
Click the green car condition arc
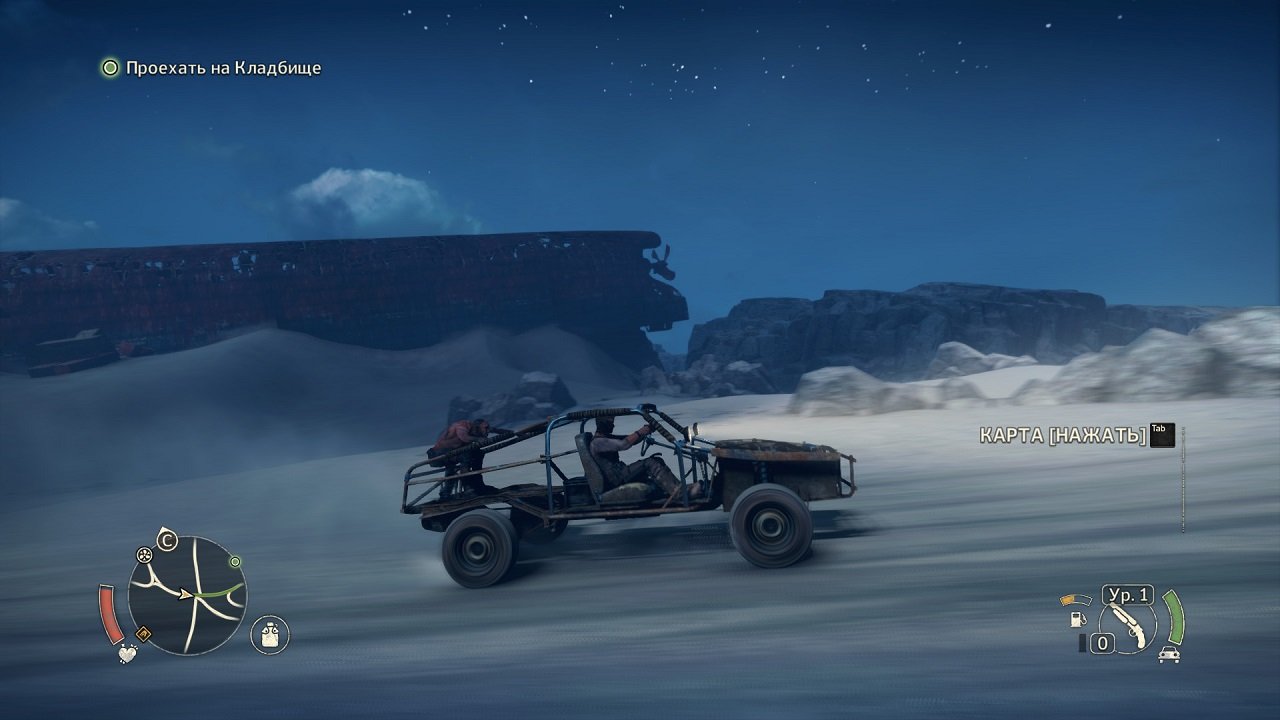pyautogui.click(x=1174, y=617)
